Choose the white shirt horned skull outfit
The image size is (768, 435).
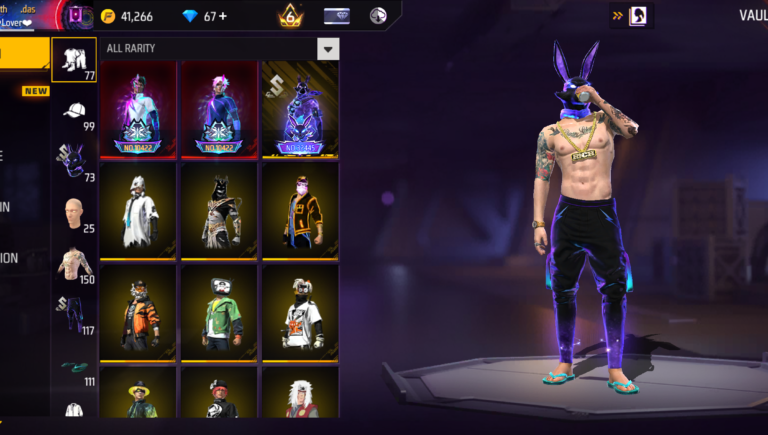pos(299,310)
